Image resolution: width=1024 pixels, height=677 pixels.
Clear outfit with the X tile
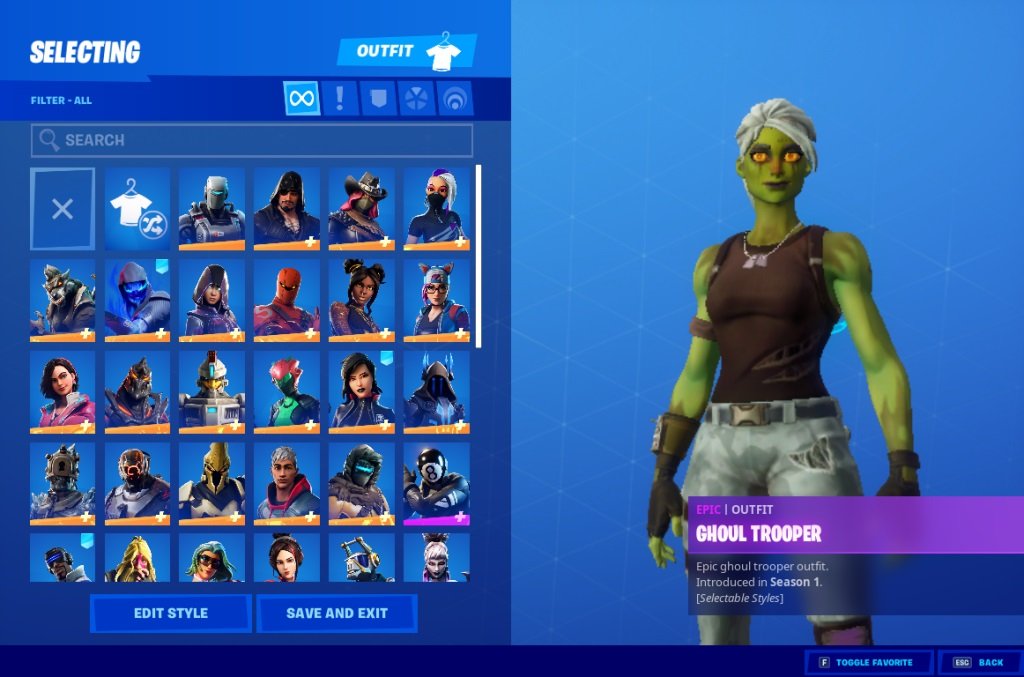coord(62,208)
